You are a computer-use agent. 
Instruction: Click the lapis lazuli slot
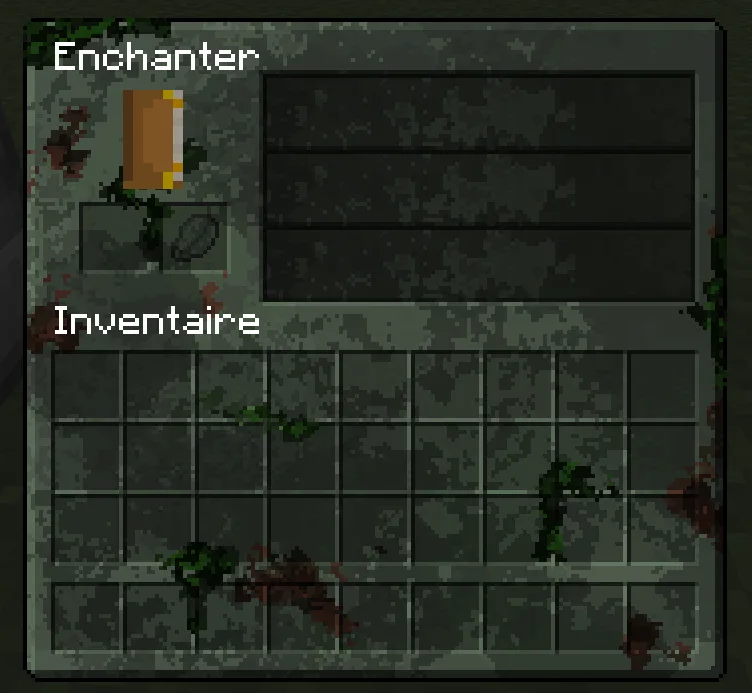(x=194, y=238)
